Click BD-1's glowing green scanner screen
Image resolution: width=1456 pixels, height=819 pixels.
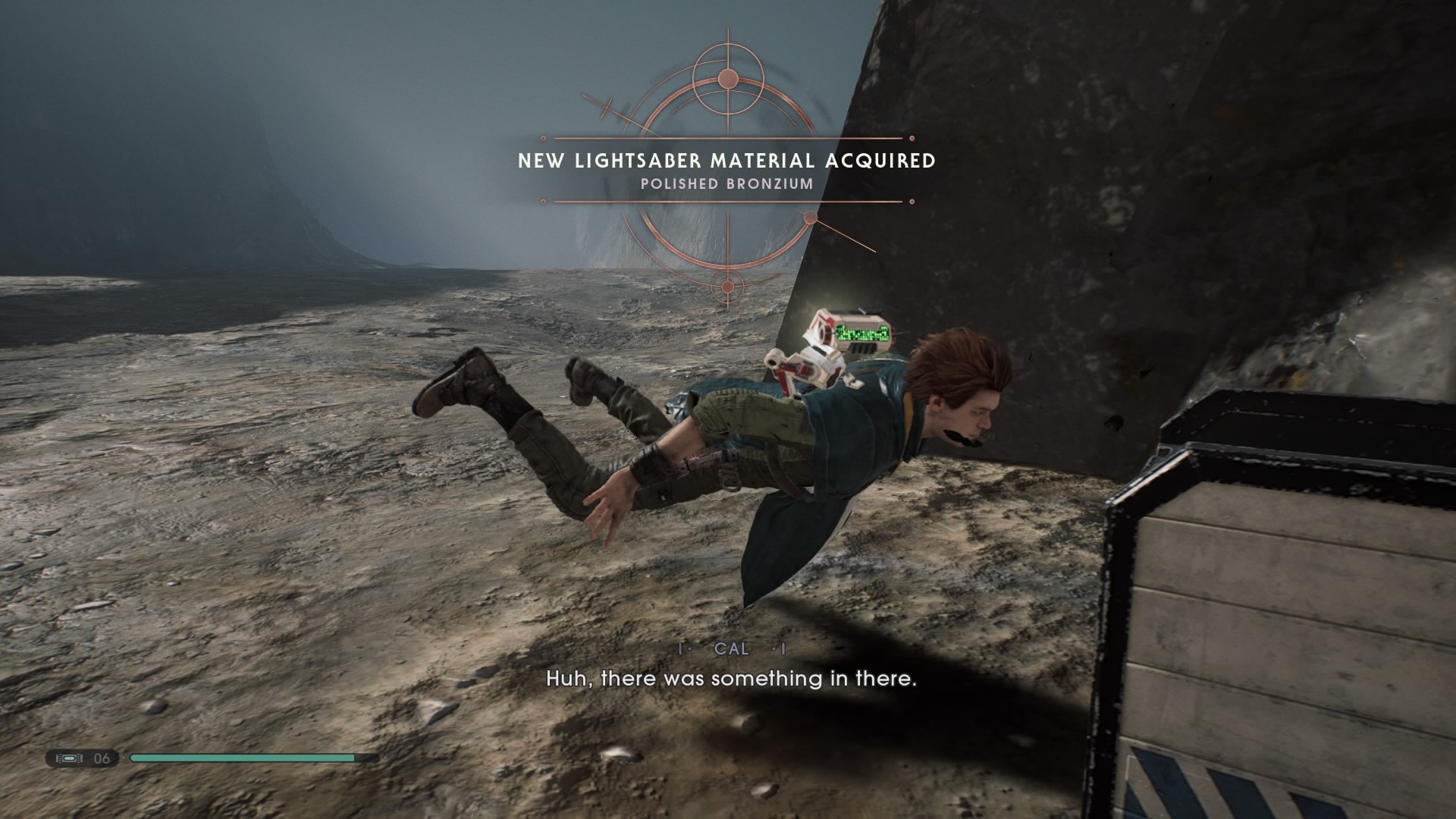tap(864, 331)
